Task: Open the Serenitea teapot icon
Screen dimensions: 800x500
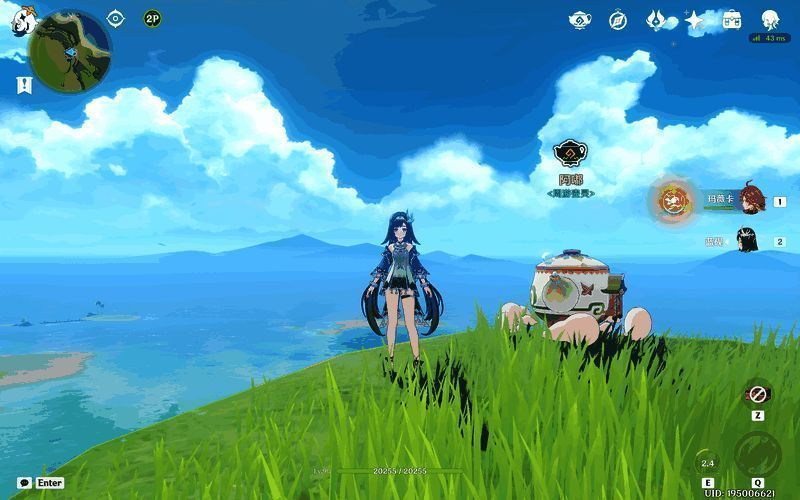Action: pyautogui.click(x=580, y=20)
